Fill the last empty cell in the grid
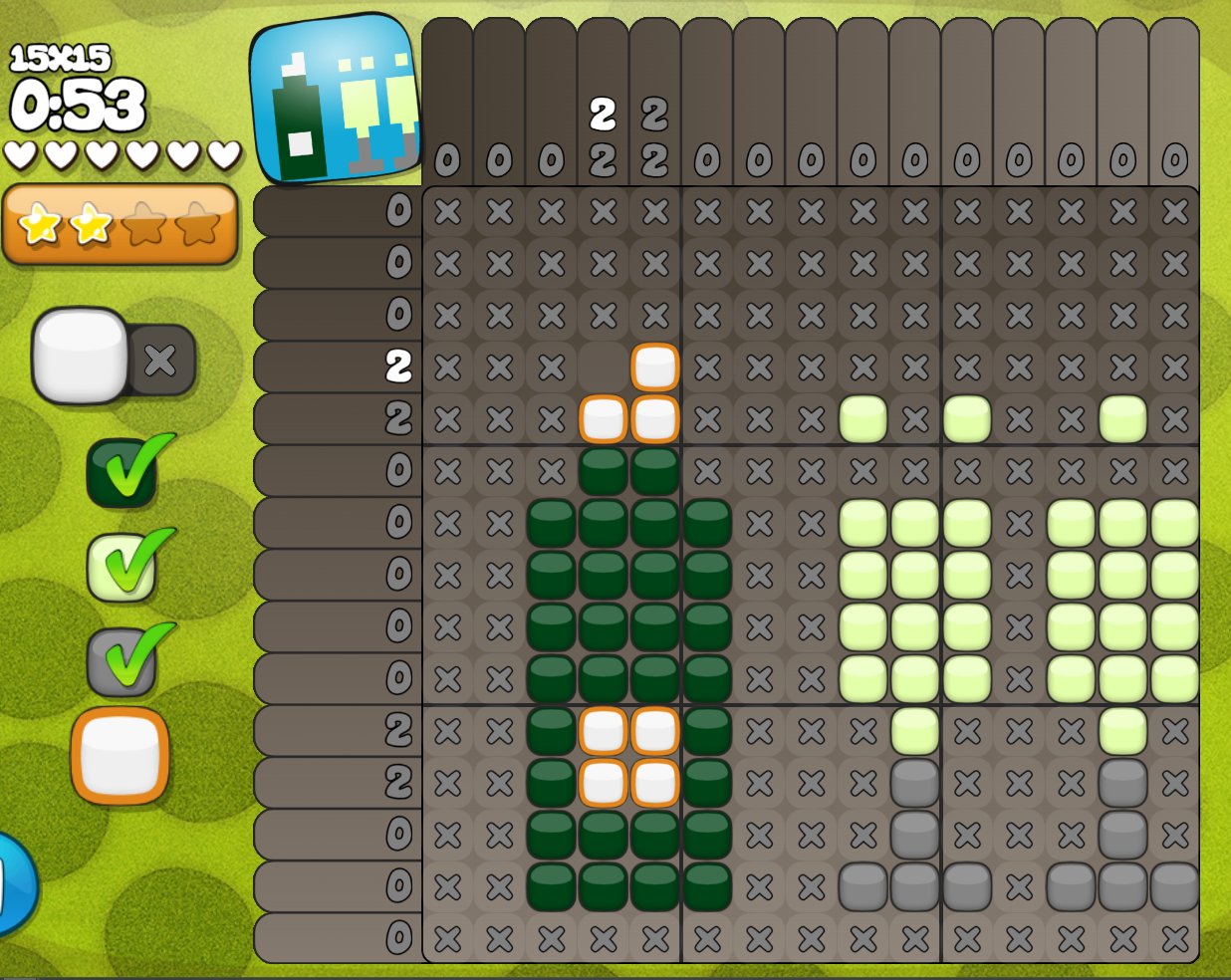The image size is (1231, 980). point(603,367)
